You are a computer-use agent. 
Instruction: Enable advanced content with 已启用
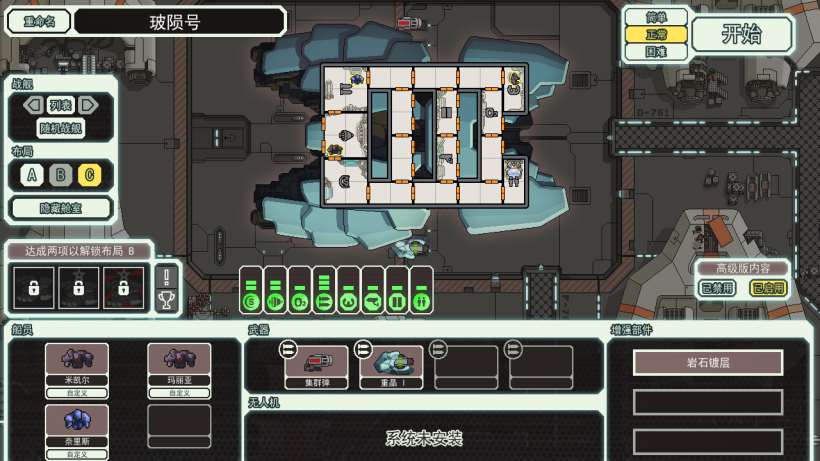coord(768,288)
